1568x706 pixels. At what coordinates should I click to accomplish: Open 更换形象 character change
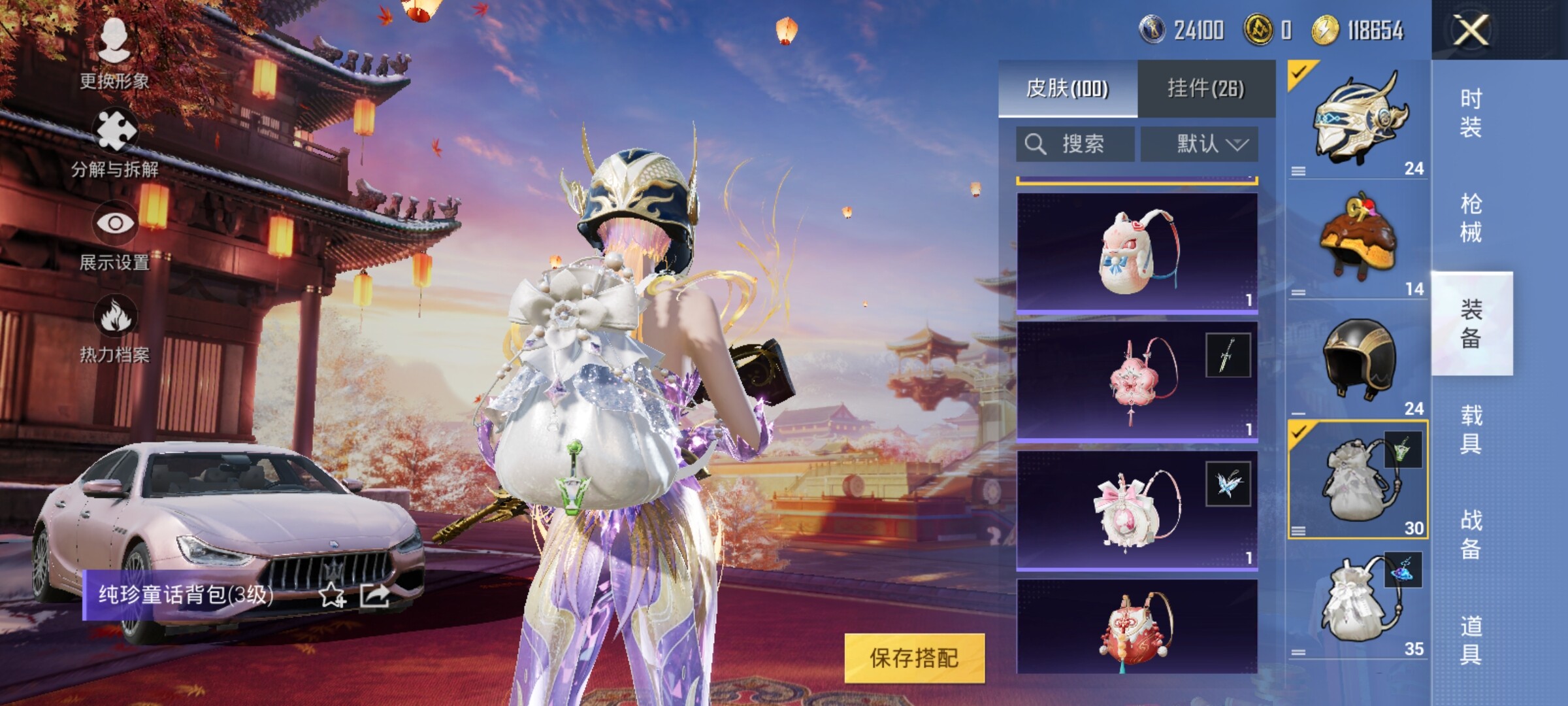point(114,52)
